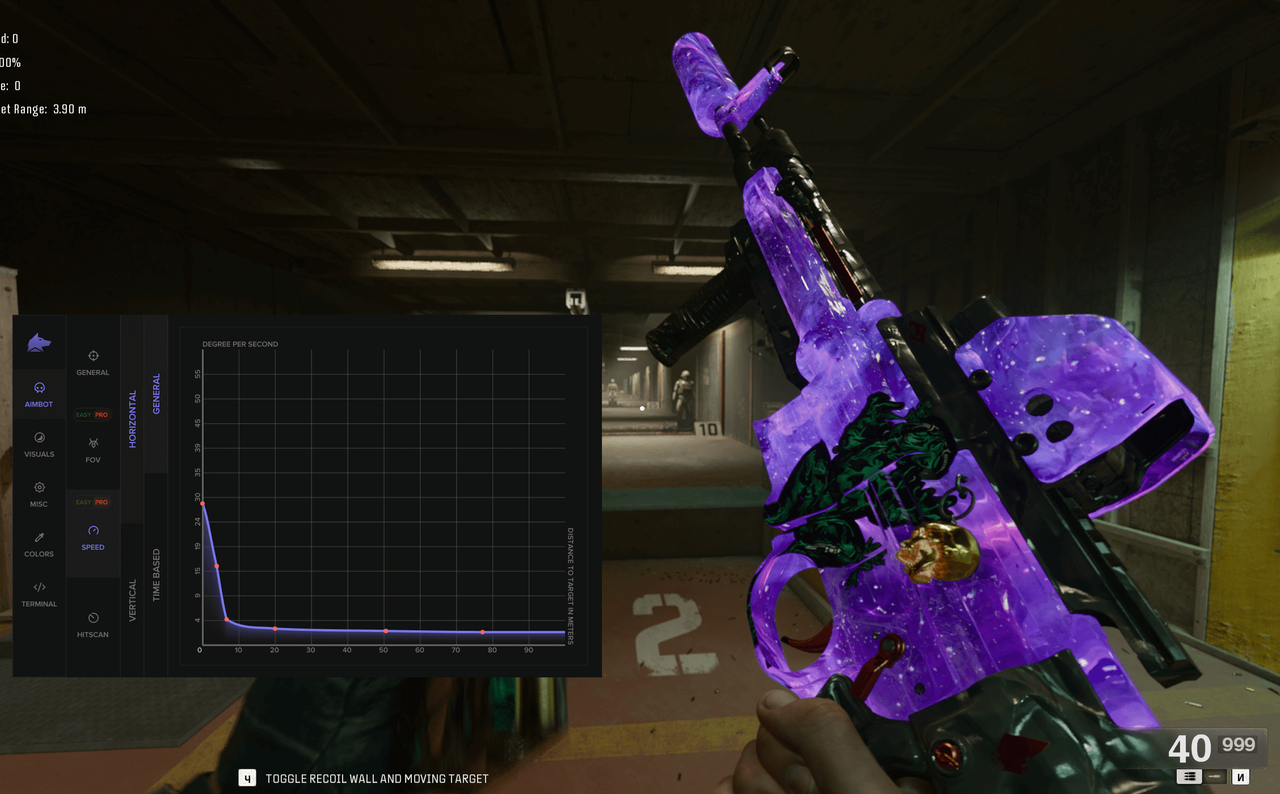The height and width of the screenshot is (794, 1280).
Task: Open the VISUALS section
Action: [39, 445]
